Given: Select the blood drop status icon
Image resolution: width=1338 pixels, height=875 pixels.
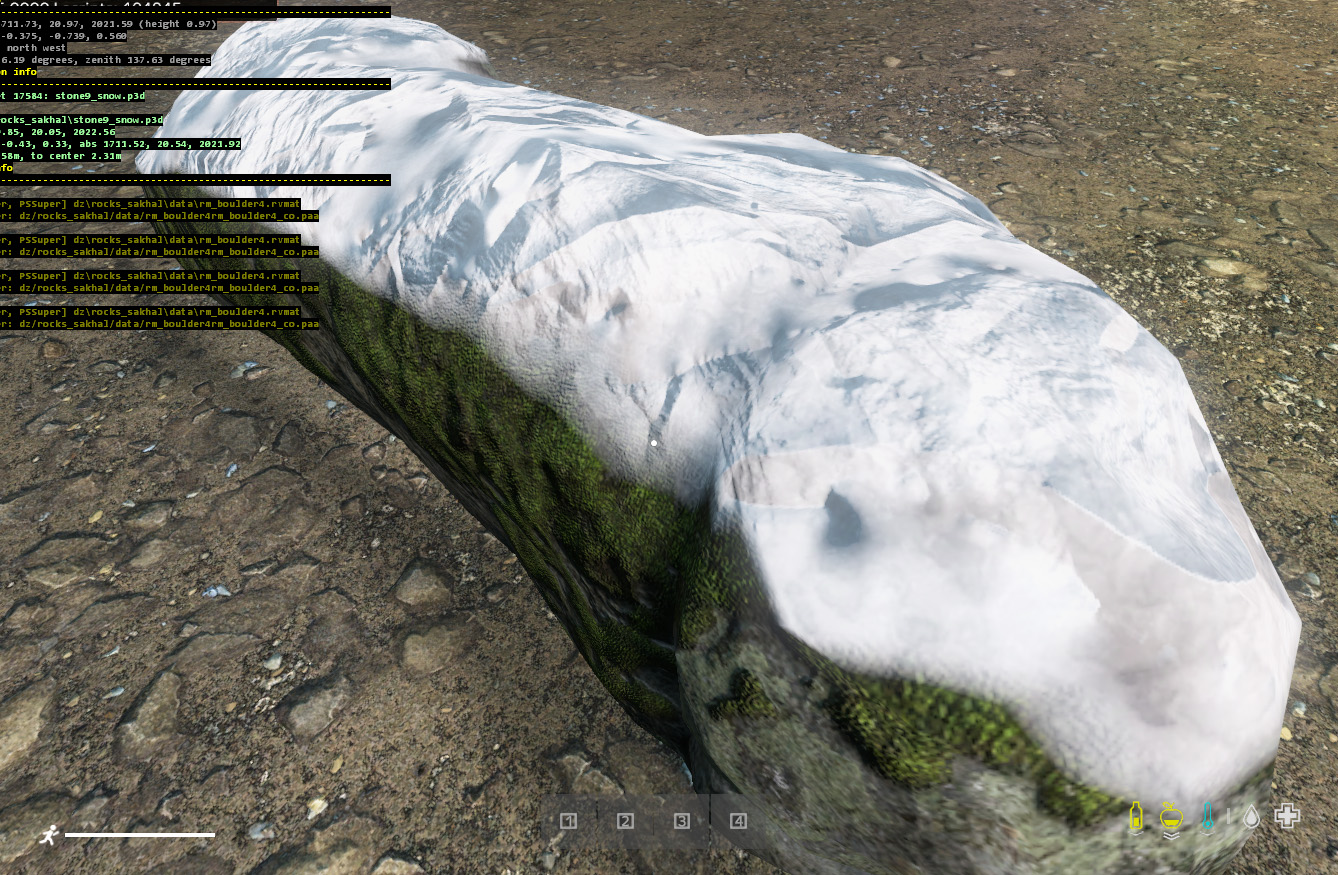Looking at the screenshot, I should click(1251, 817).
